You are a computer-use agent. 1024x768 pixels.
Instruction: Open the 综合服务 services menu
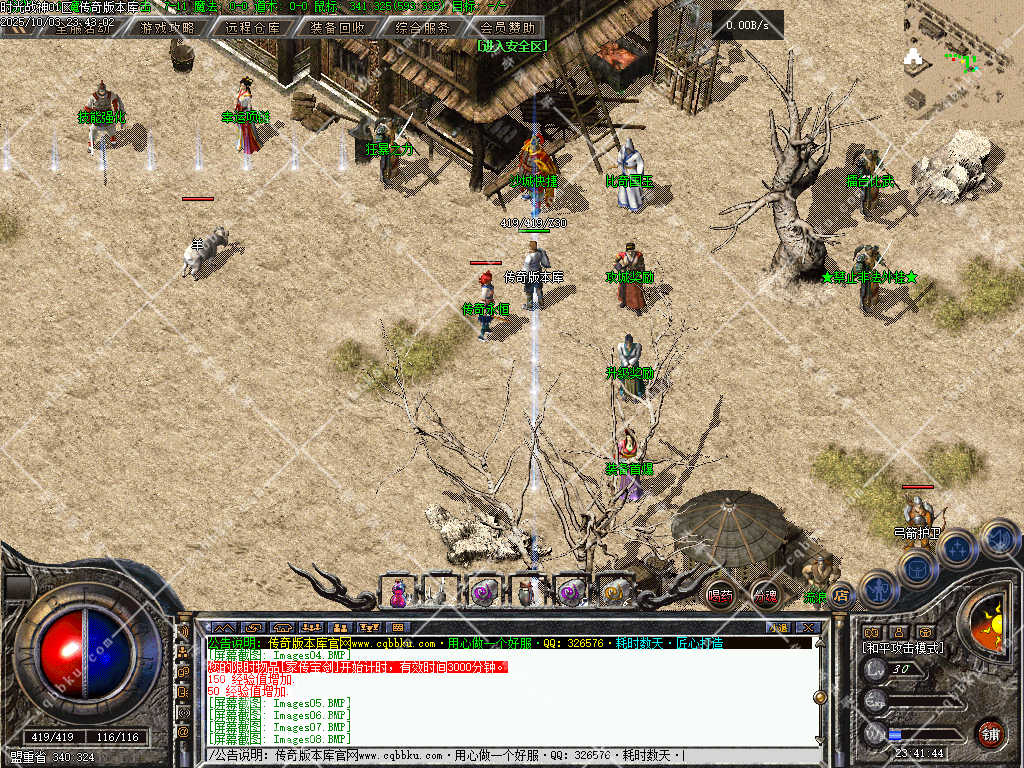click(x=422, y=28)
